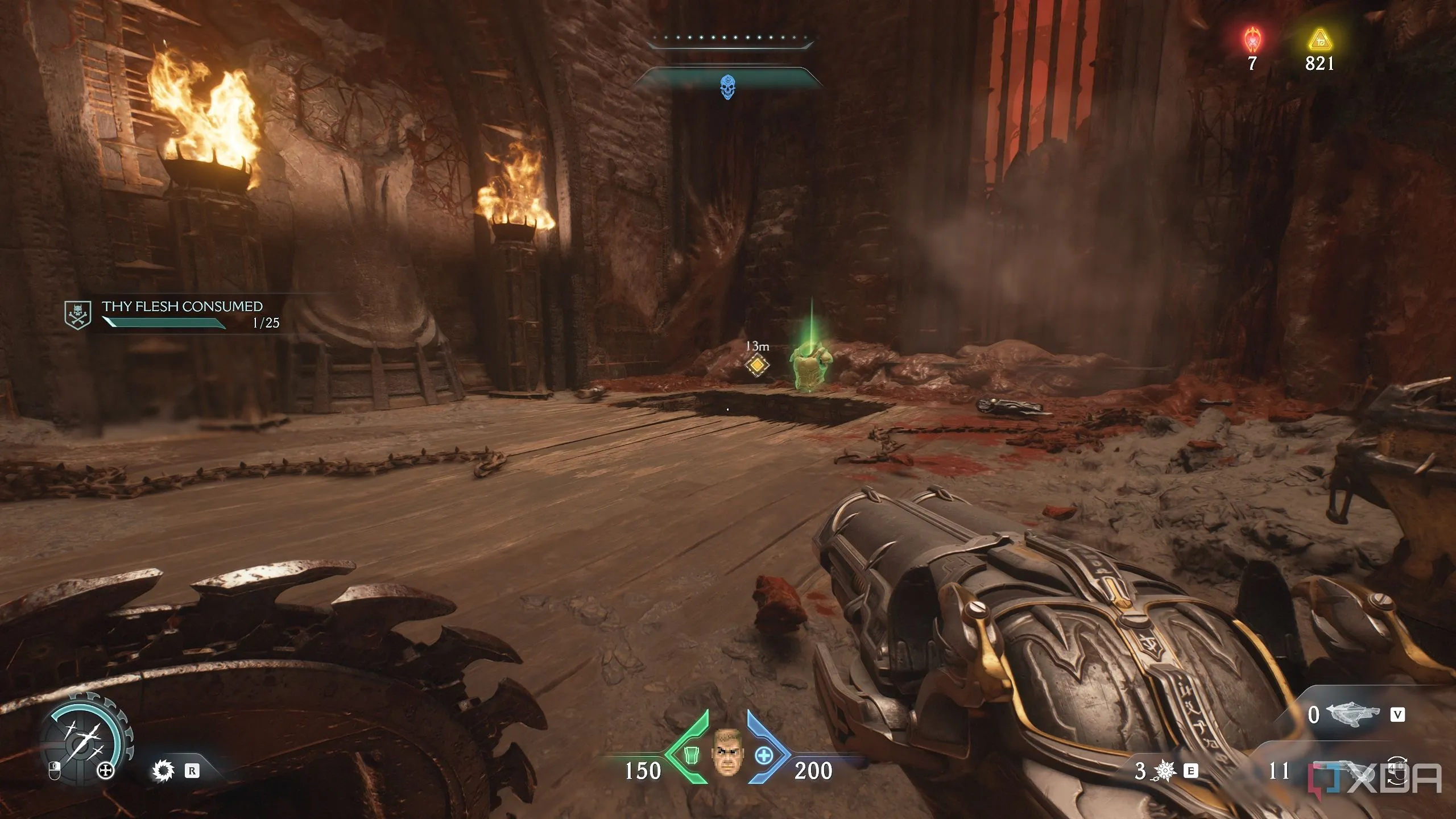Click the skull-and-crossbones challenge shield icon

pos(77,315)
